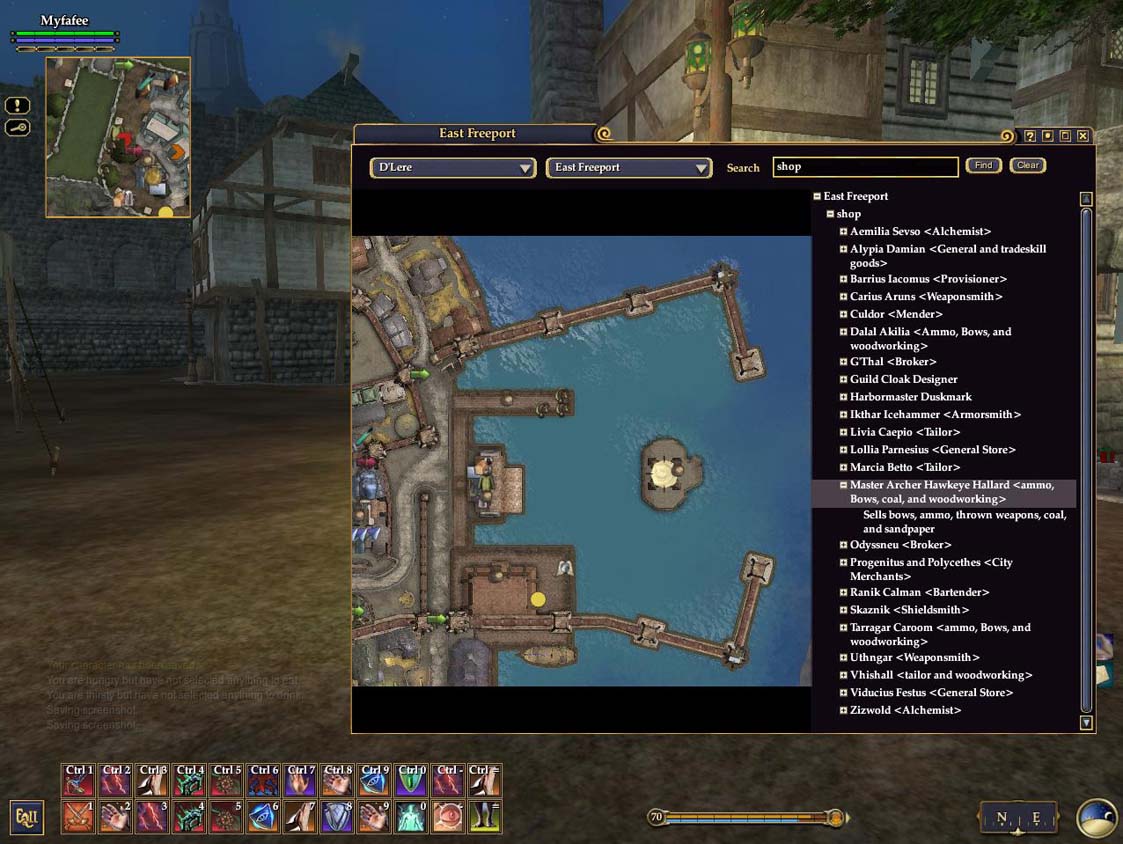Viewport: 1123px width, 844px height.
Task: Open the D'Lere dropdown
Action: (x=453, y=168)
